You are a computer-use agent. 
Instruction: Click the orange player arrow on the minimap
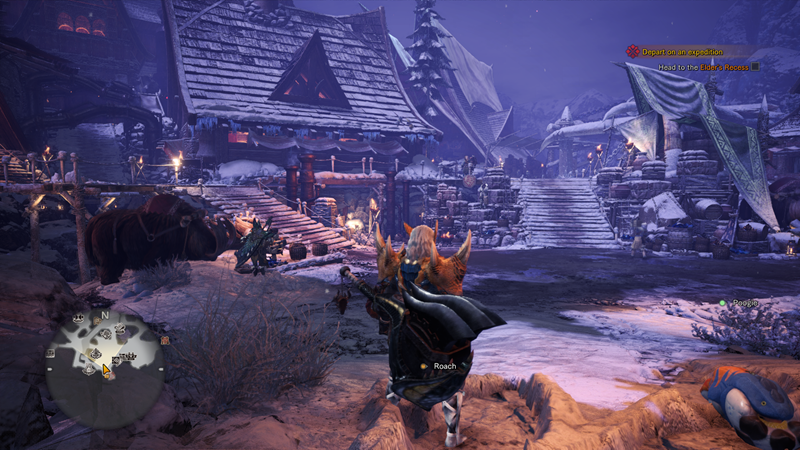click(x=107, y=369)
